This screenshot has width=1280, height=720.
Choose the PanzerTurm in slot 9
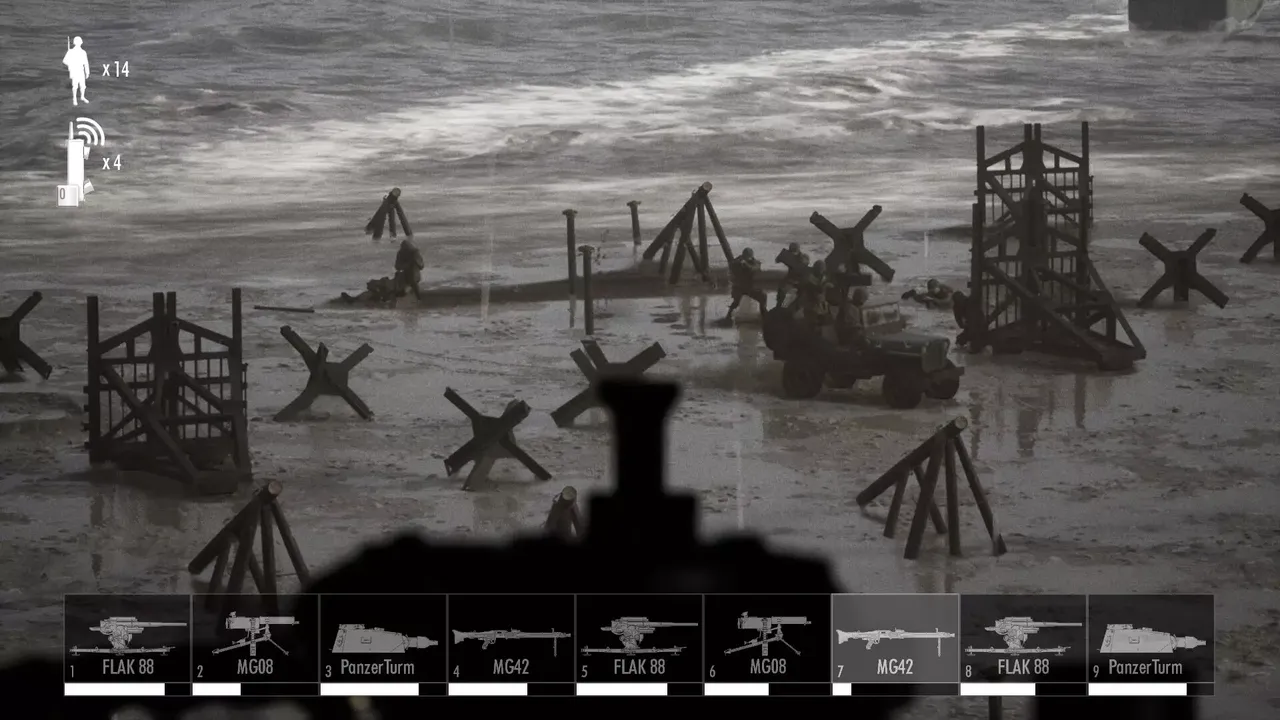point(1152,640)
